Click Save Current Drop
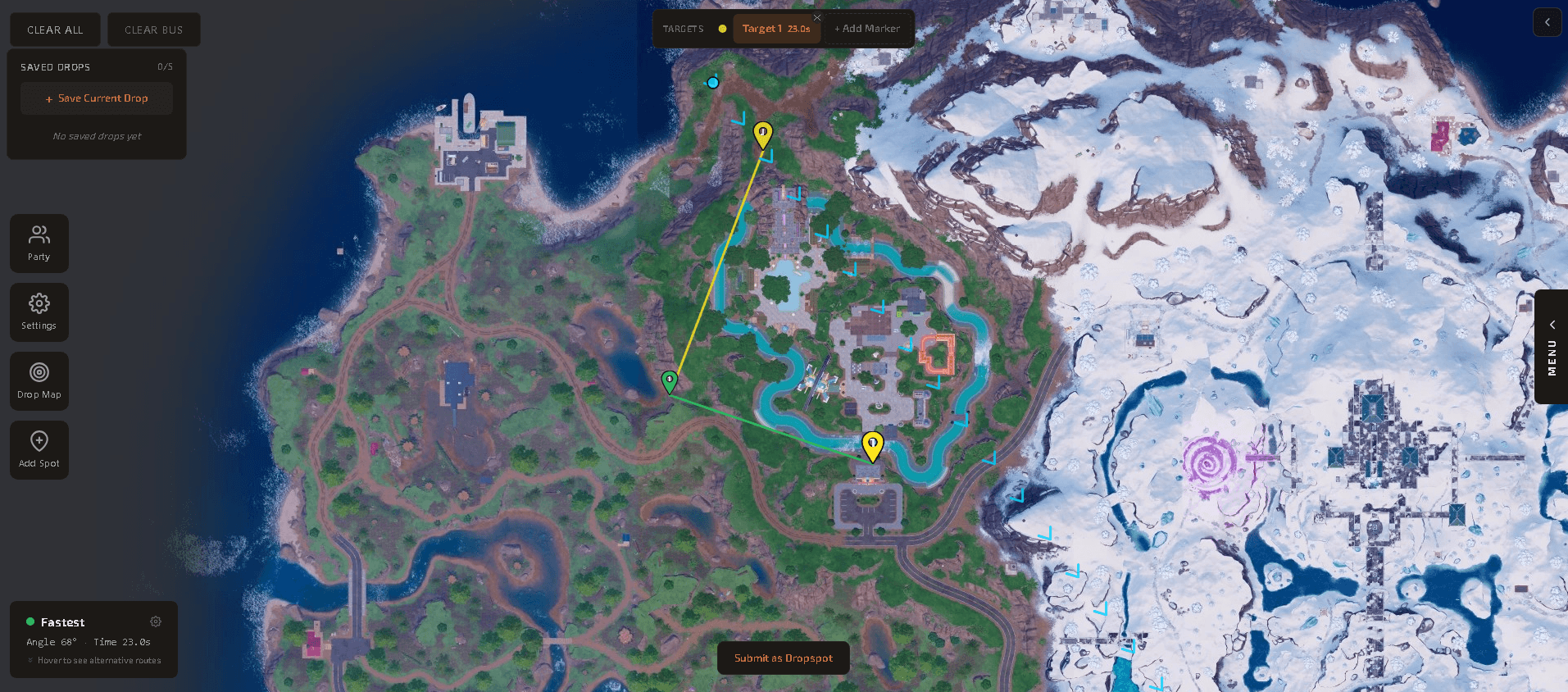 click(96, 98)
